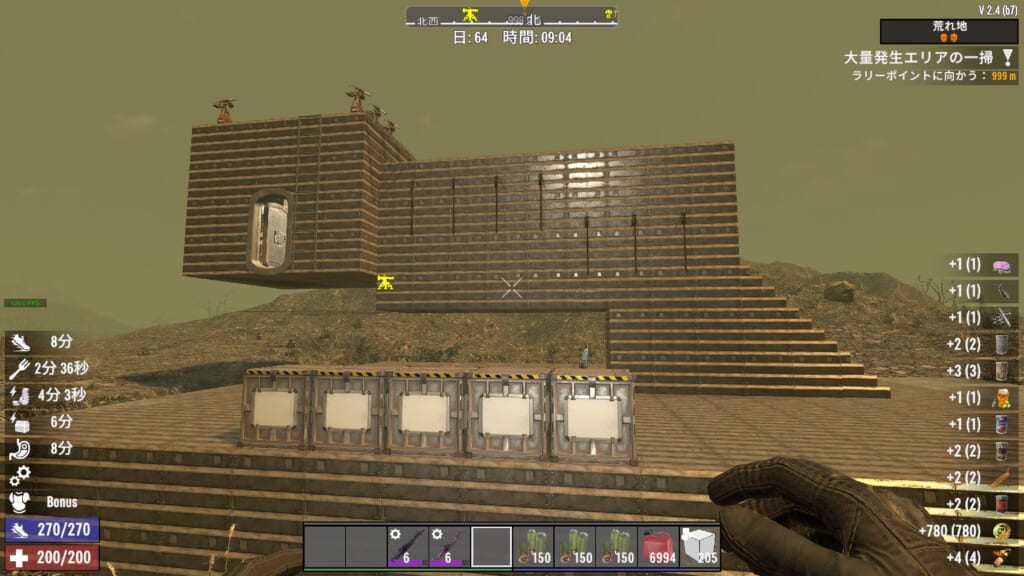1024x576 pixels.
Task: Select the white block stack of 205
Action: pyautogui.click(x=700, y=547)
